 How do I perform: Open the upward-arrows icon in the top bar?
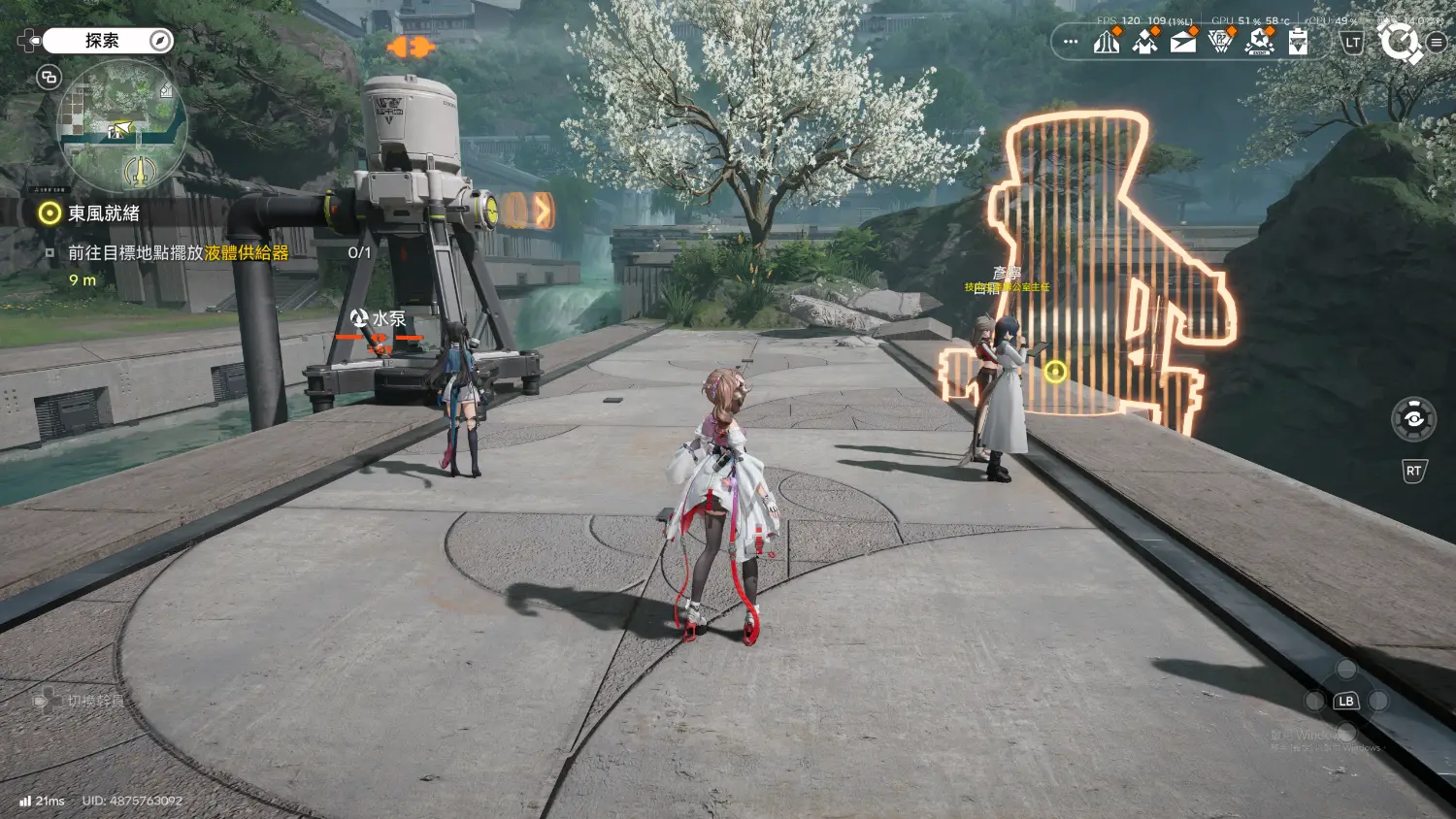[1107, 42]
